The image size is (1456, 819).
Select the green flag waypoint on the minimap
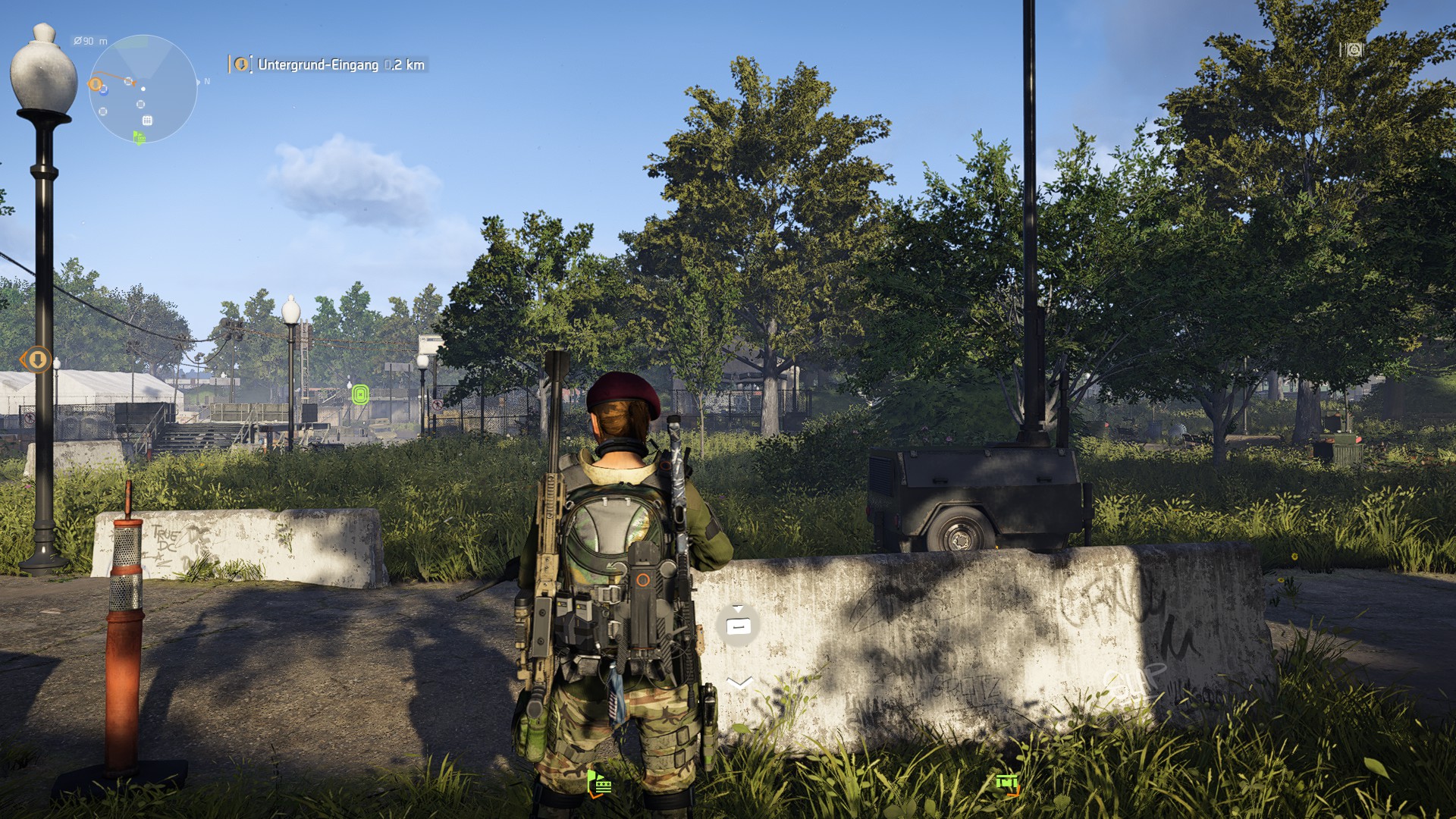pos(139,136)
